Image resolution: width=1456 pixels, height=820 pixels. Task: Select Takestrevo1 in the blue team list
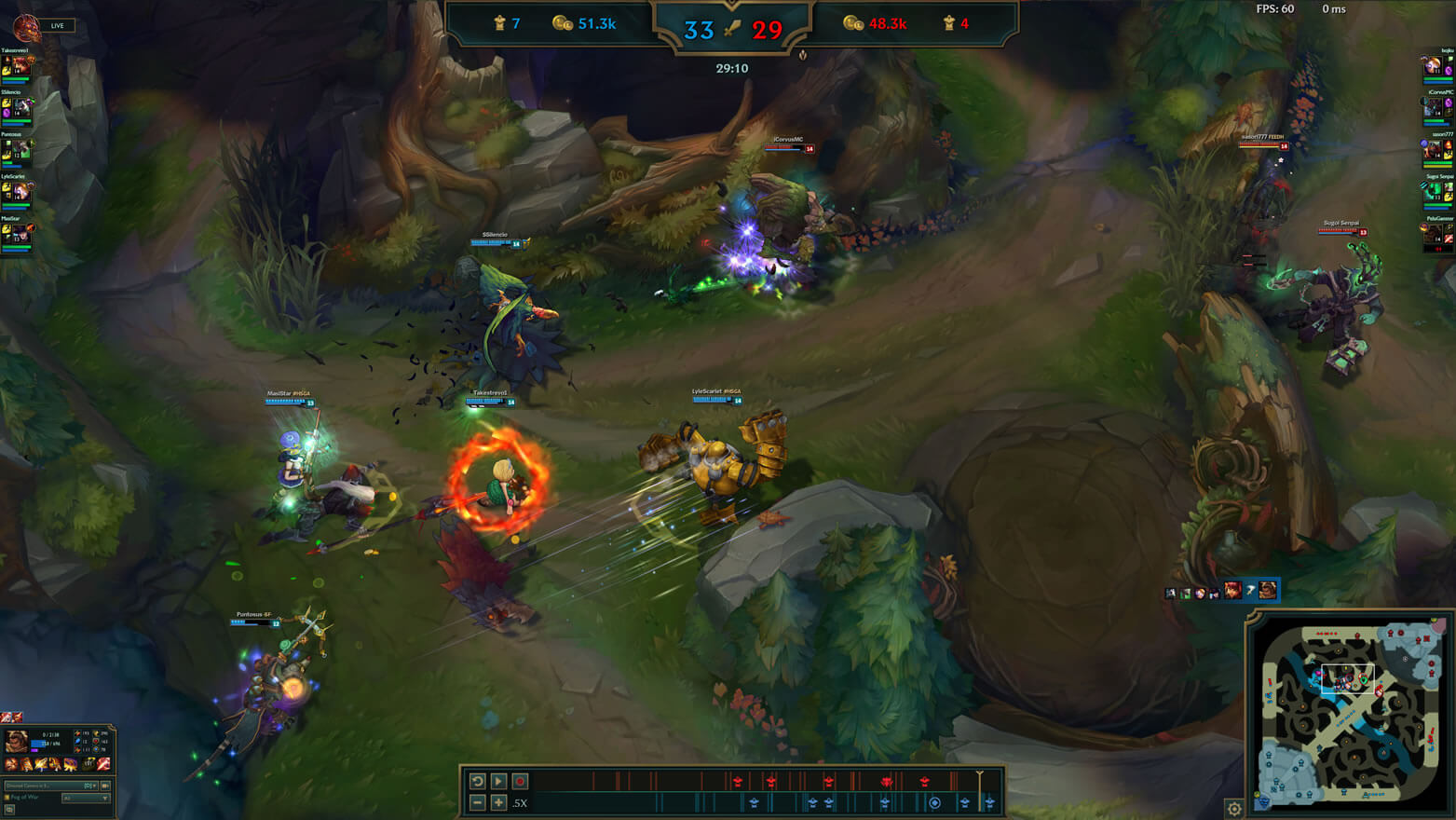[17, 65]
